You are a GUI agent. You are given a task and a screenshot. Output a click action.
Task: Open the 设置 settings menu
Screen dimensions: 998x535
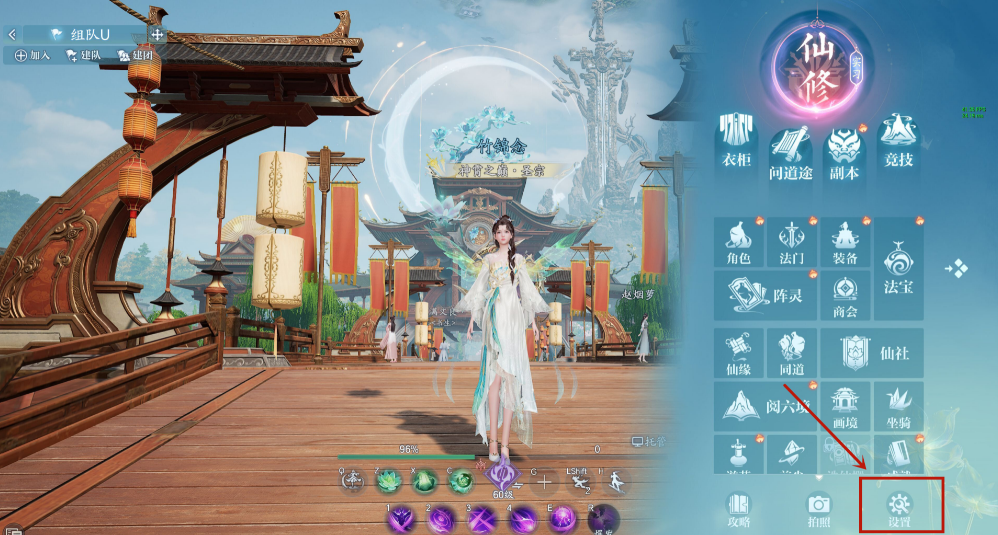(x=898, y=507)
